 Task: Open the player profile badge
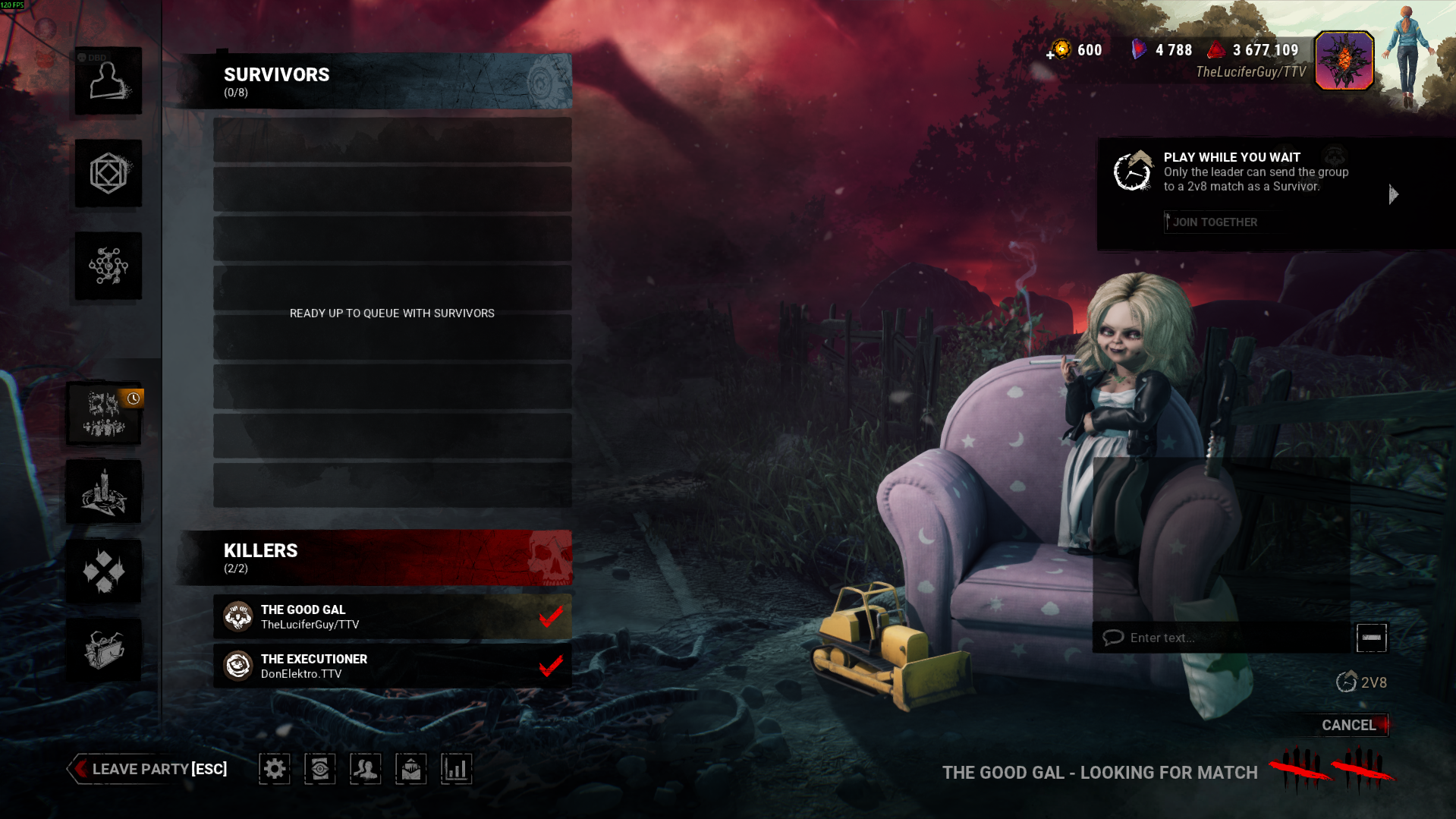tap(1344, 61)
